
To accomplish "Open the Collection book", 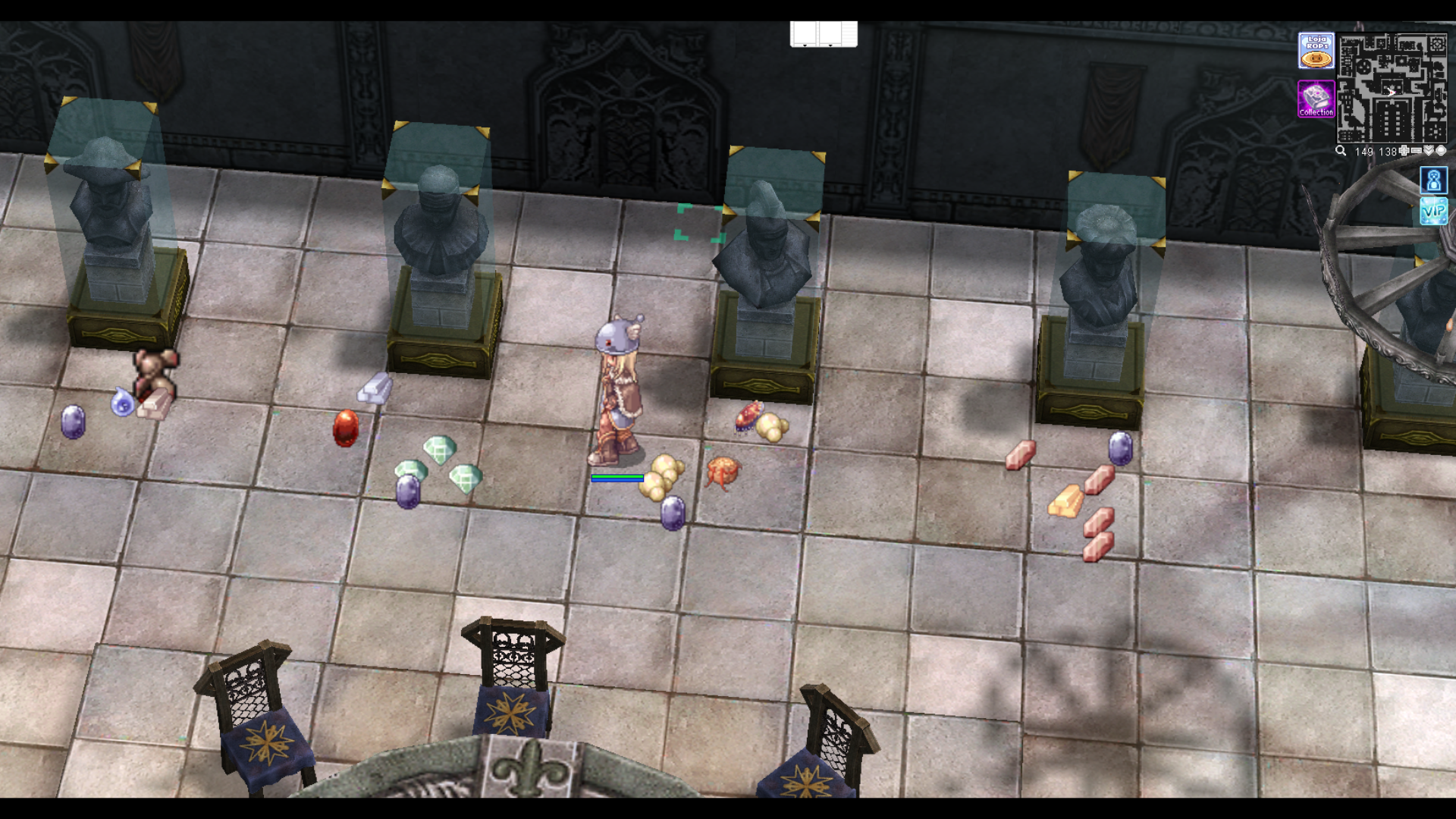I will pos(1316,99).
